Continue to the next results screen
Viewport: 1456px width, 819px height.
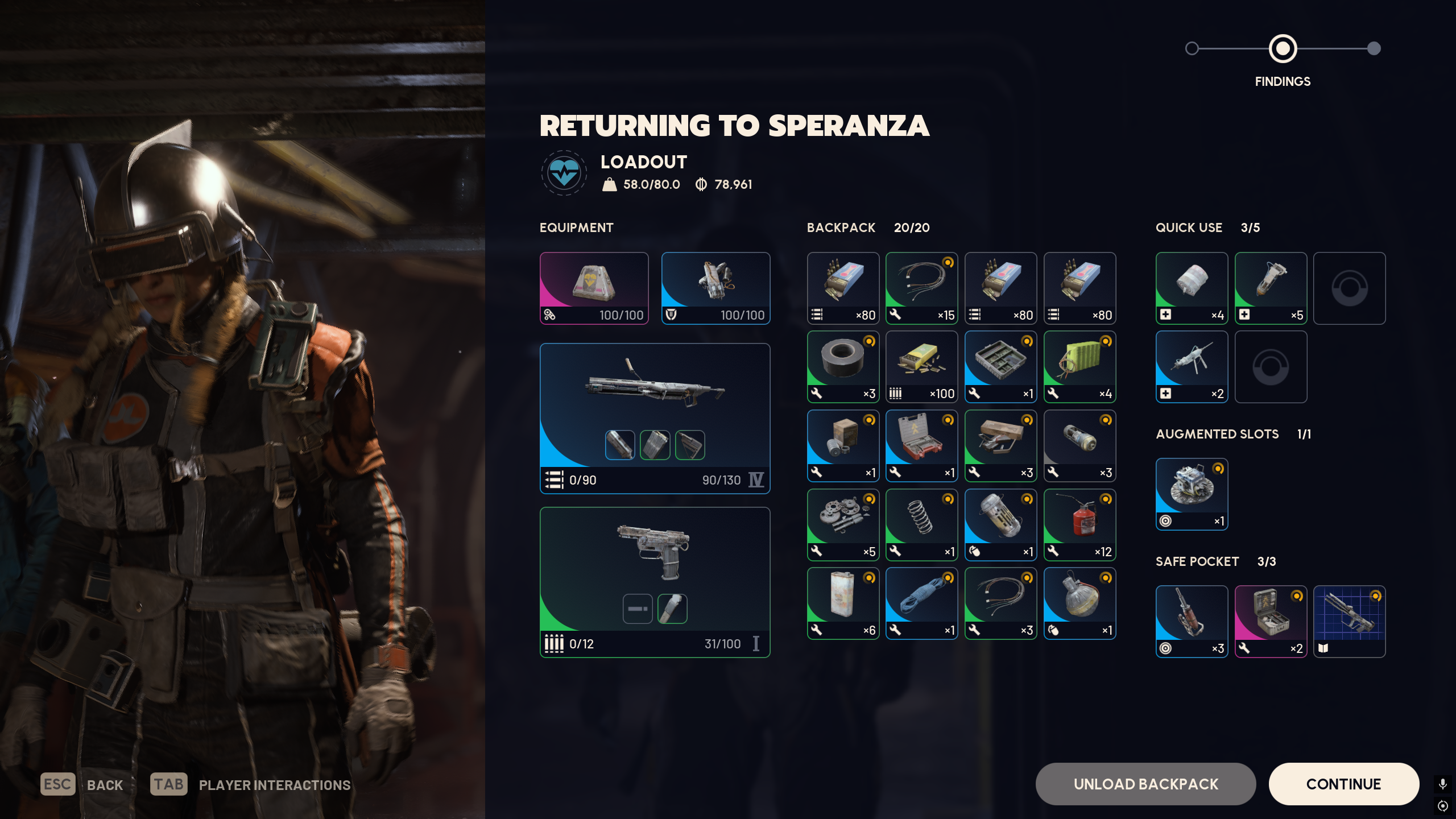point(1343,784)
